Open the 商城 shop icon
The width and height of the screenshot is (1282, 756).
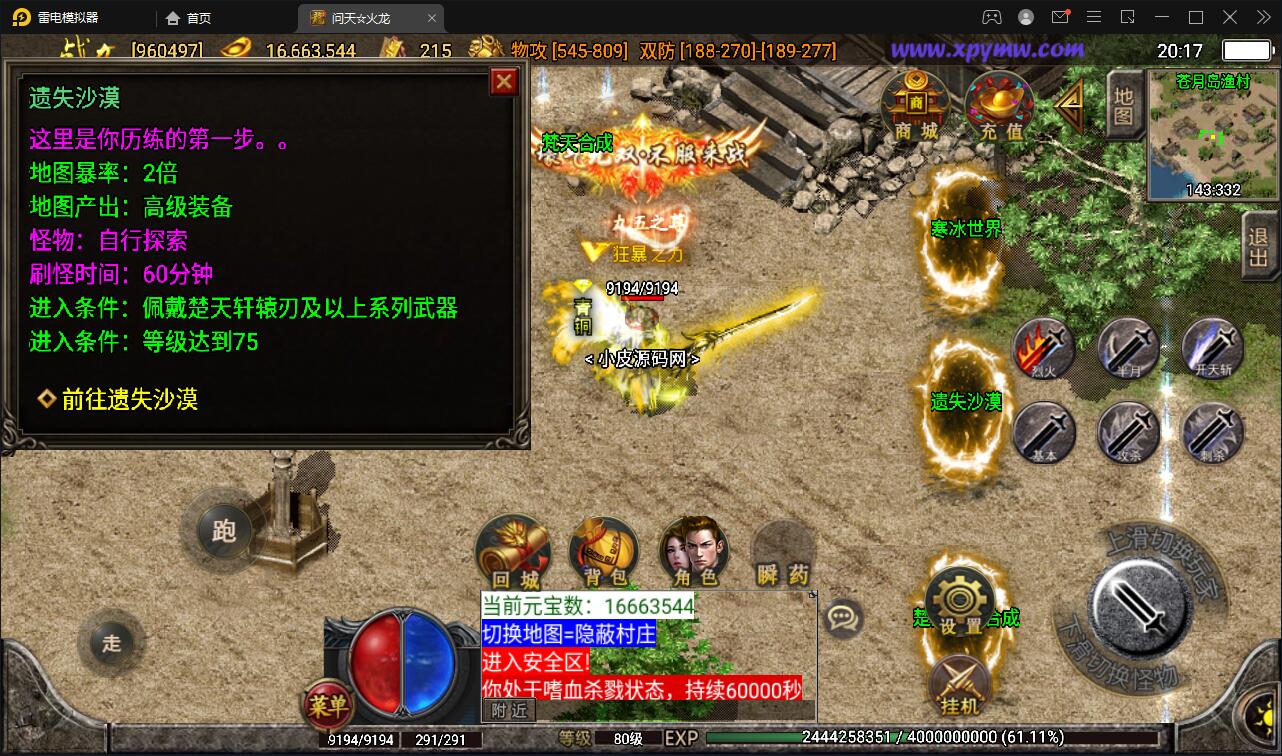click(x=915, y=100)
